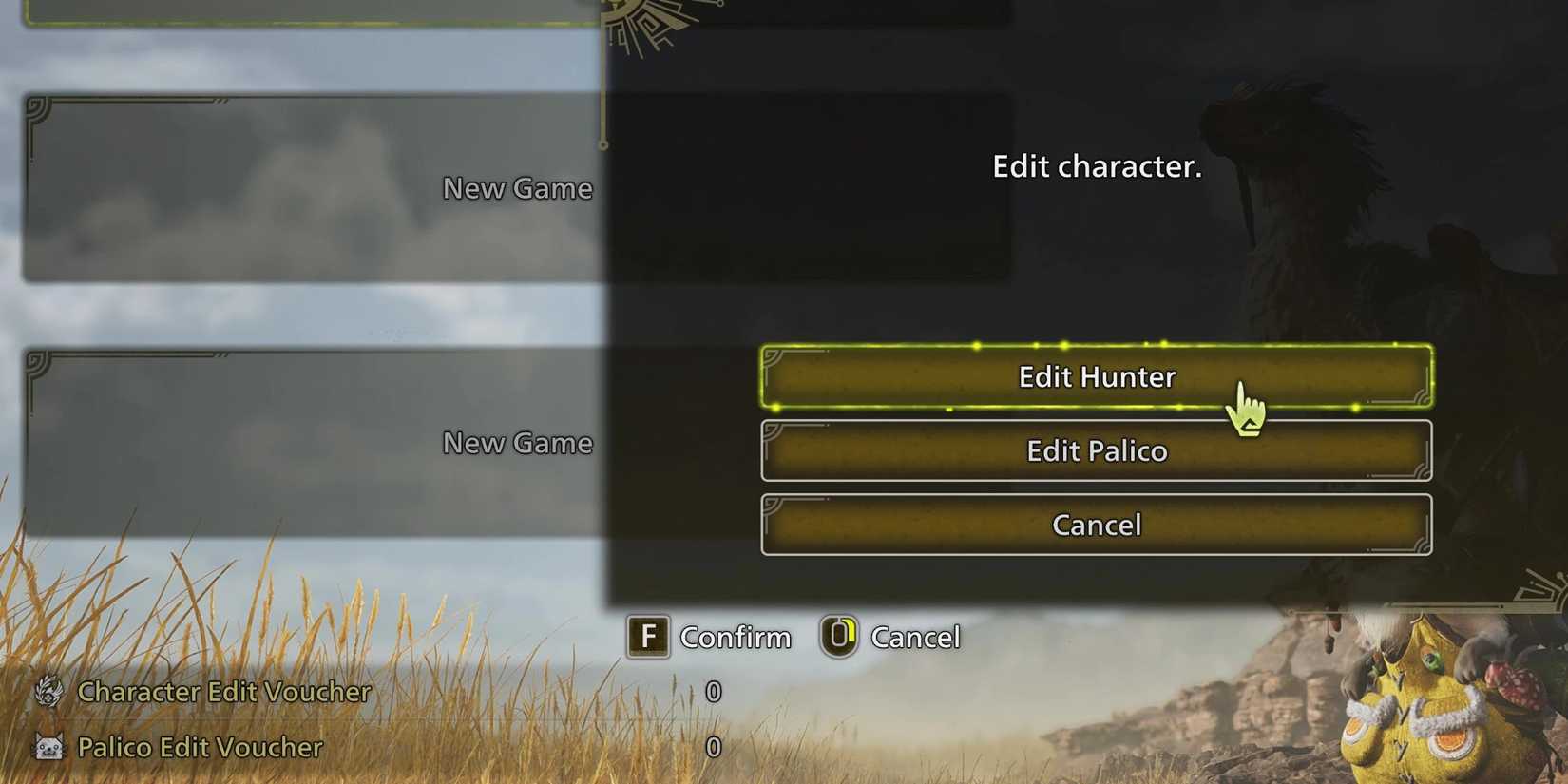1568x784 pixels.
Task: Click the Edit character heading text
Action: [1098, 166]
